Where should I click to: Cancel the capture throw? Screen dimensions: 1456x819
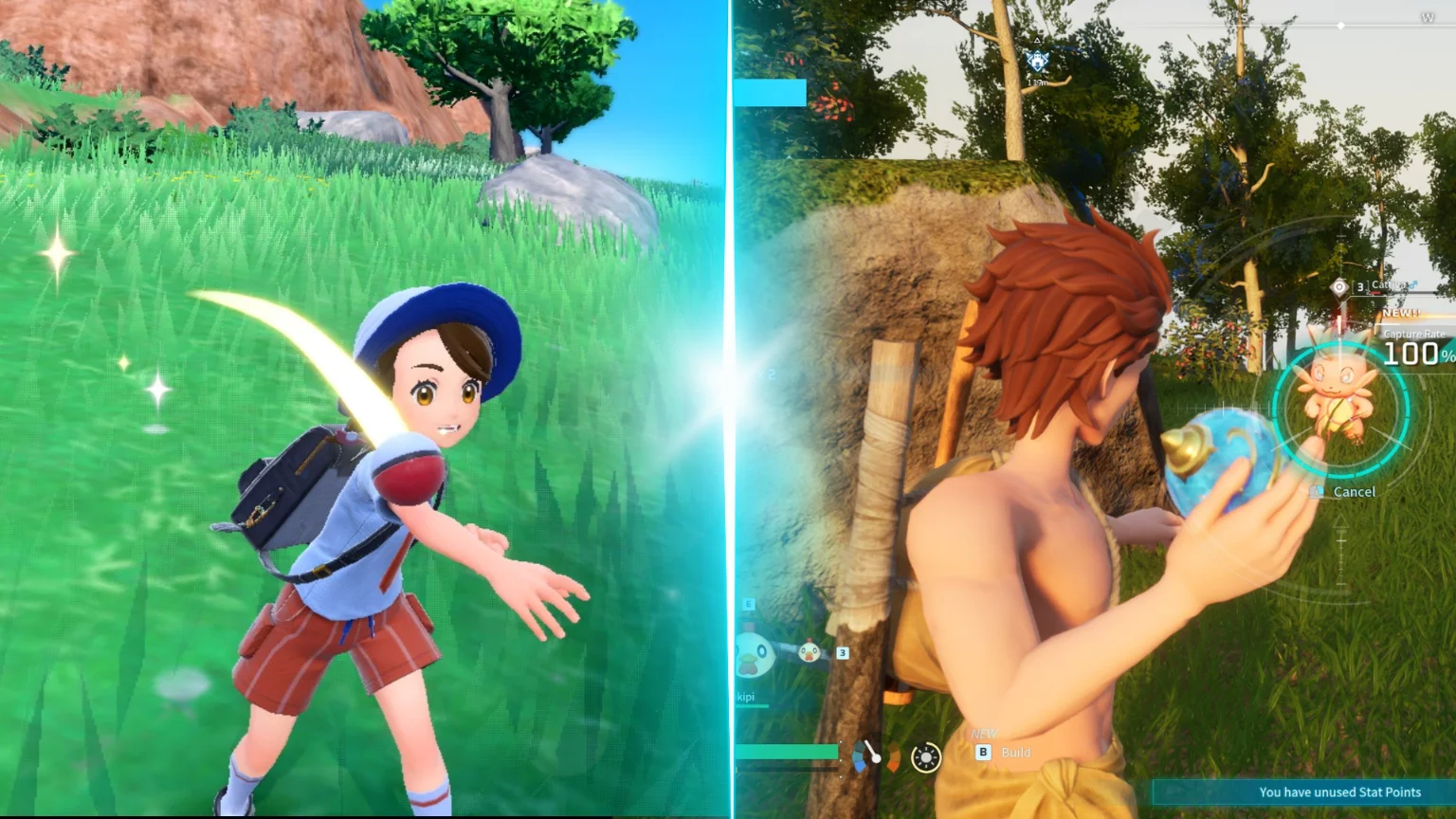(1353, 491)
